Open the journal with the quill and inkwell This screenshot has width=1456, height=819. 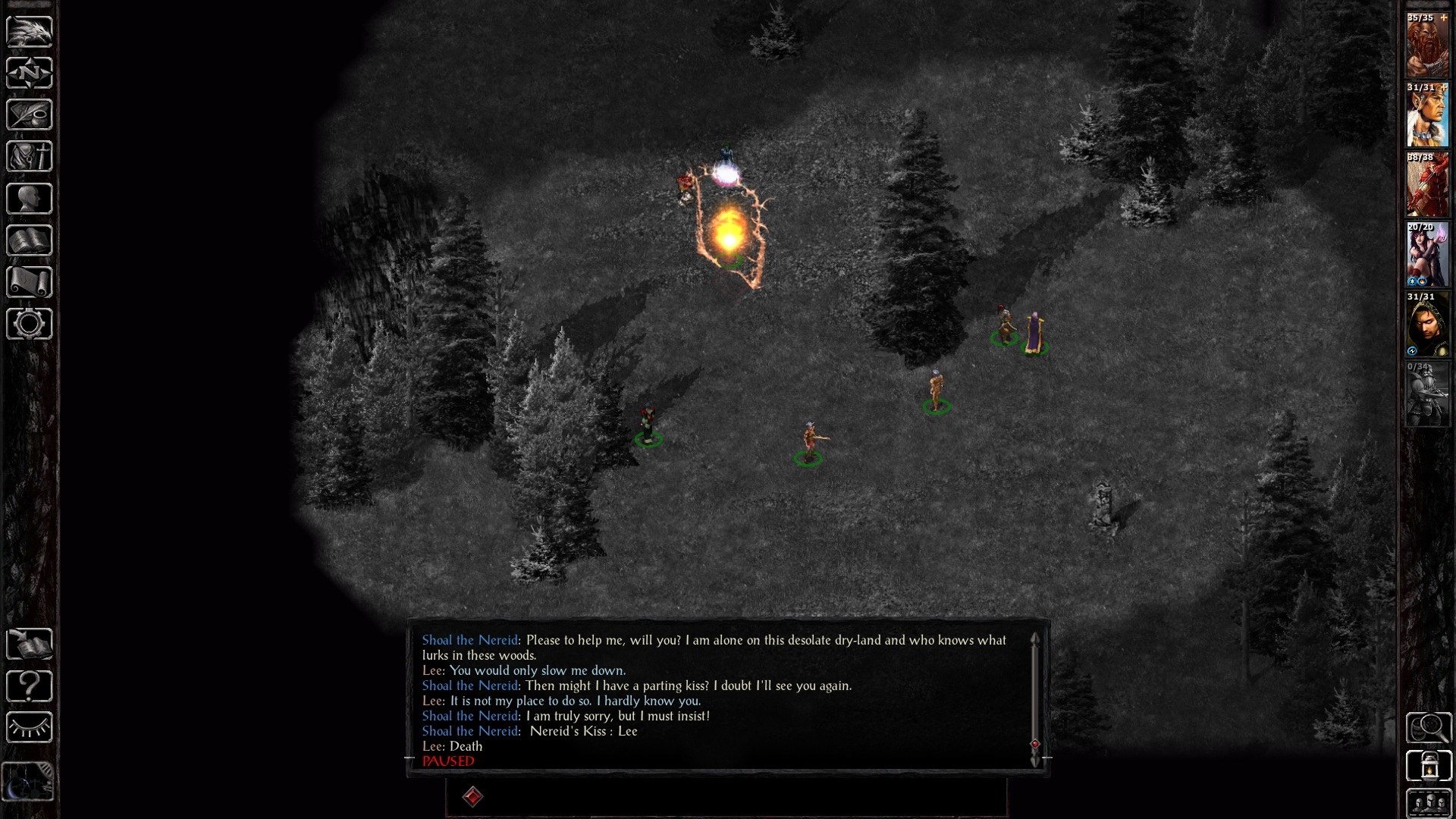pyautogui.click(x=29, y=115)
